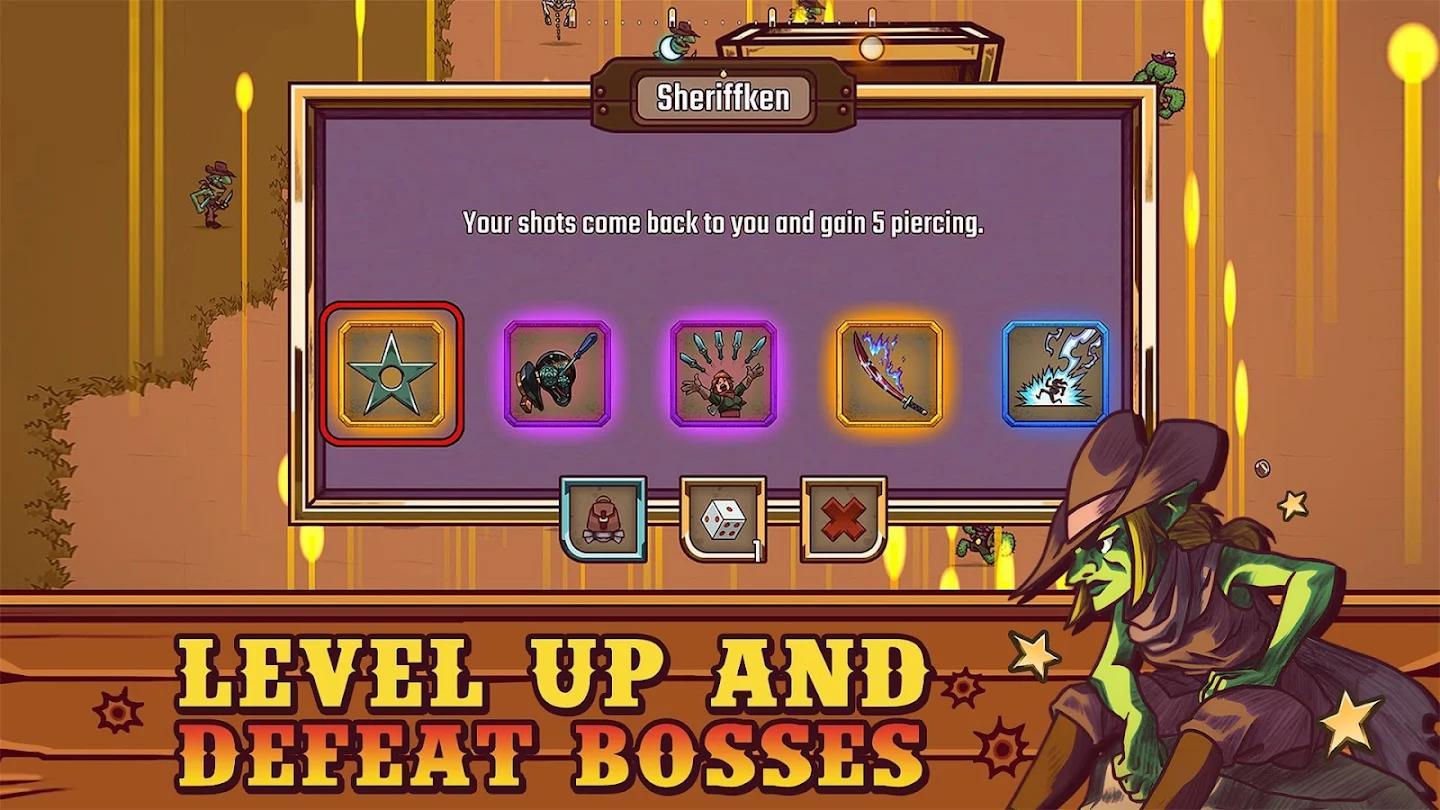Click the red X to skip upgrades

coord(843,516)
